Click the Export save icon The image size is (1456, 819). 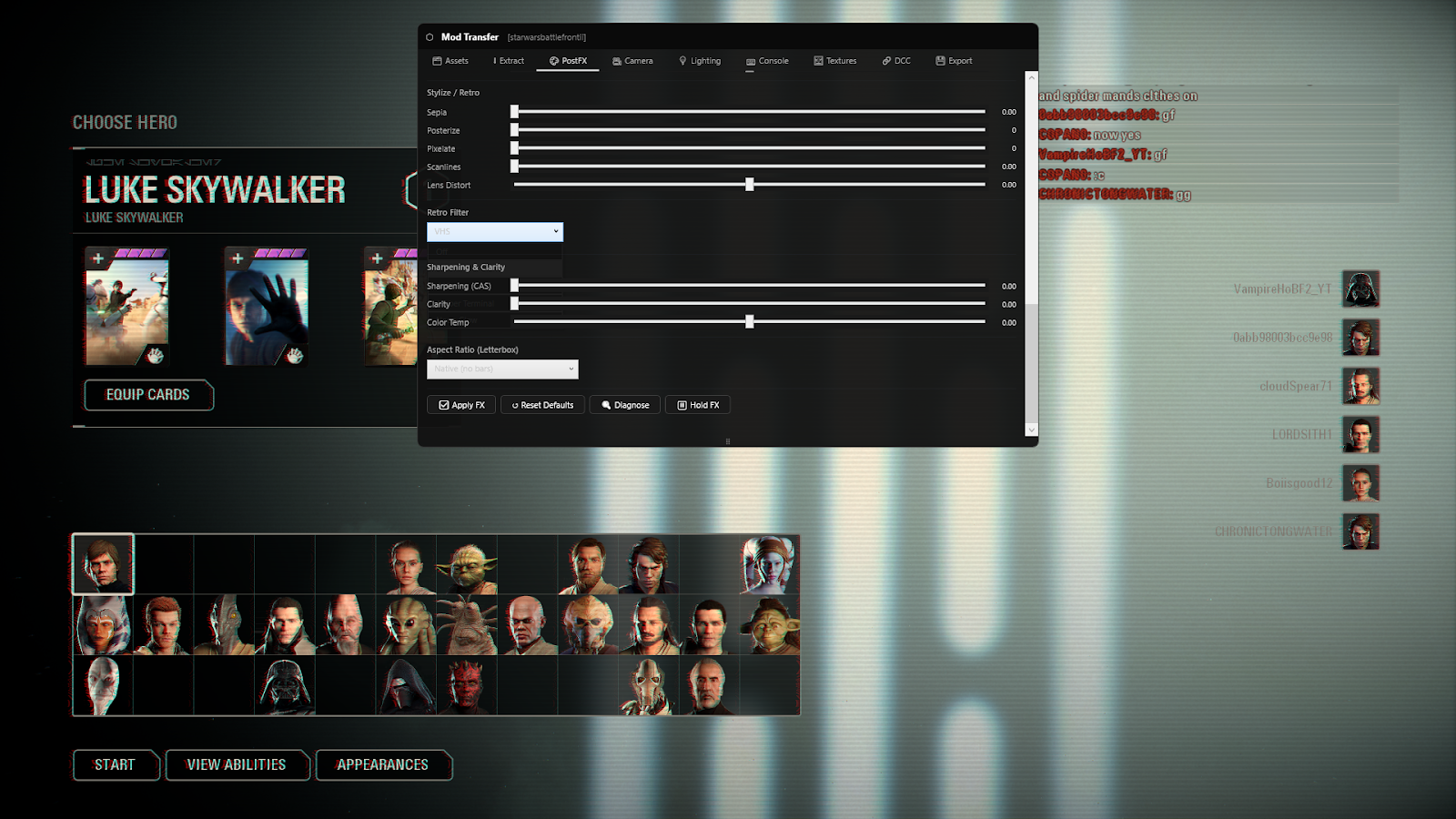coord(940,61)
